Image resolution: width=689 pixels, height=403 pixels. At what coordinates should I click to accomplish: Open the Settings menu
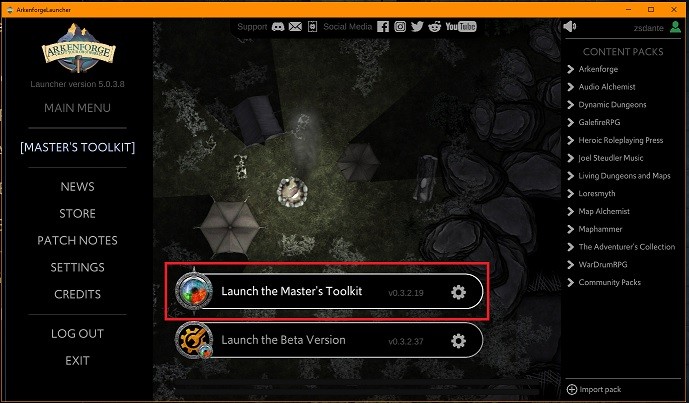tap(77, 268)
